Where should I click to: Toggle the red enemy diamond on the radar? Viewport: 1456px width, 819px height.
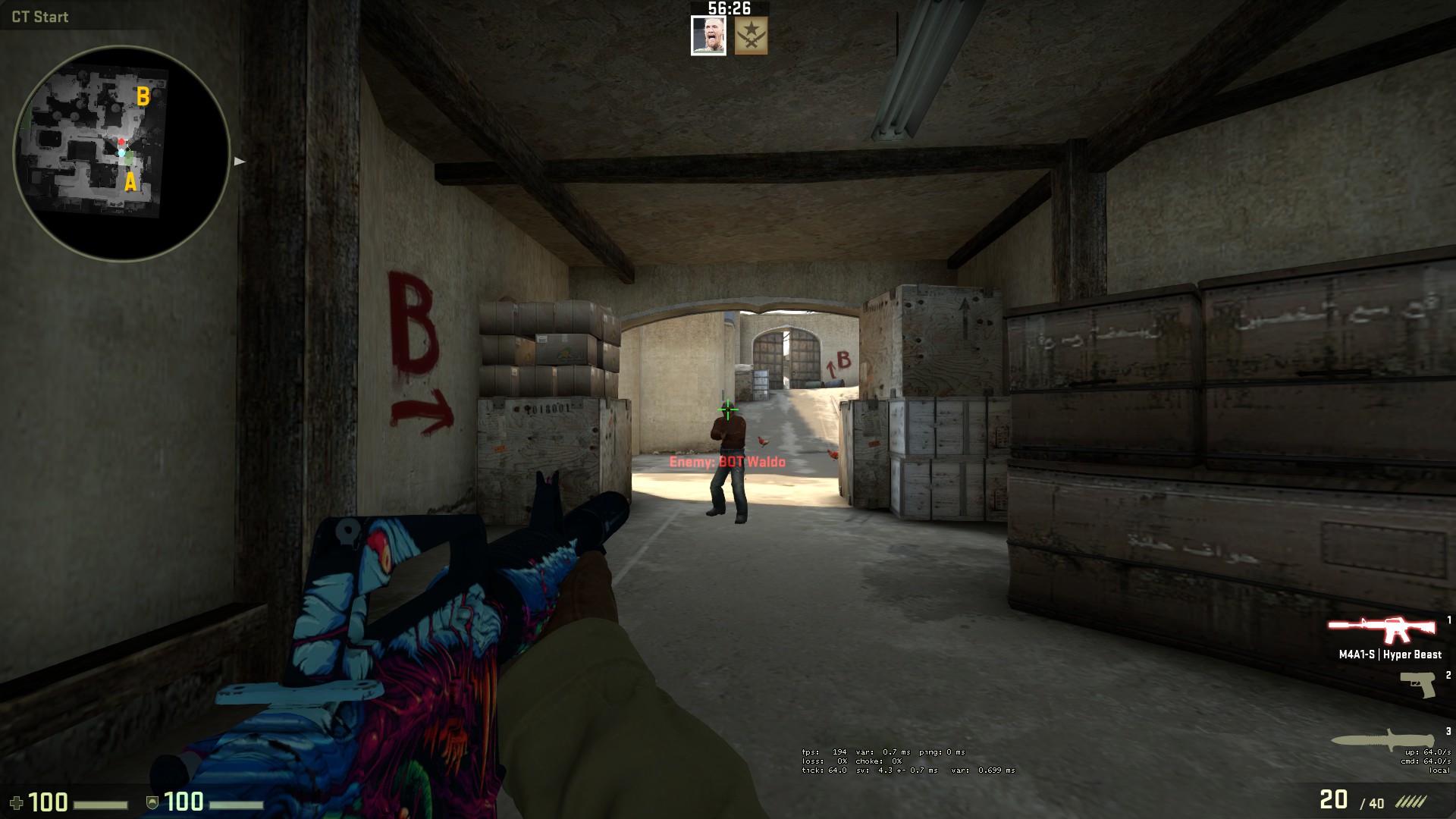pos(121,140)
